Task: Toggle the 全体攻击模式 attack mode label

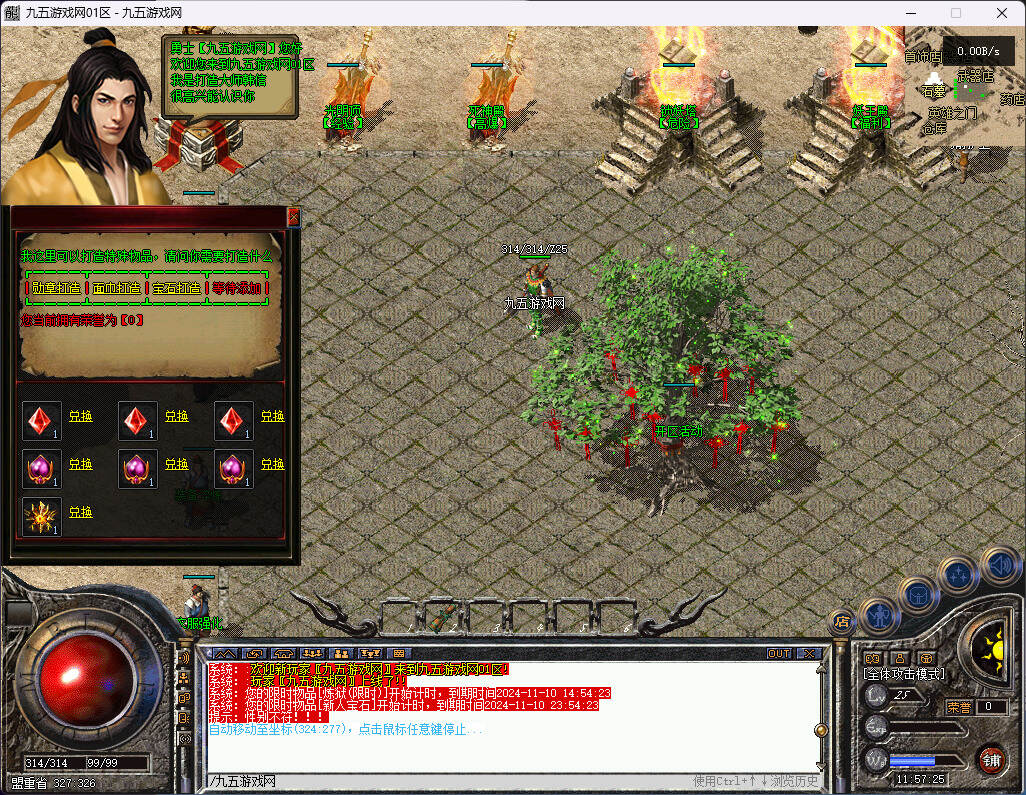Action: [x=901, y=675]
